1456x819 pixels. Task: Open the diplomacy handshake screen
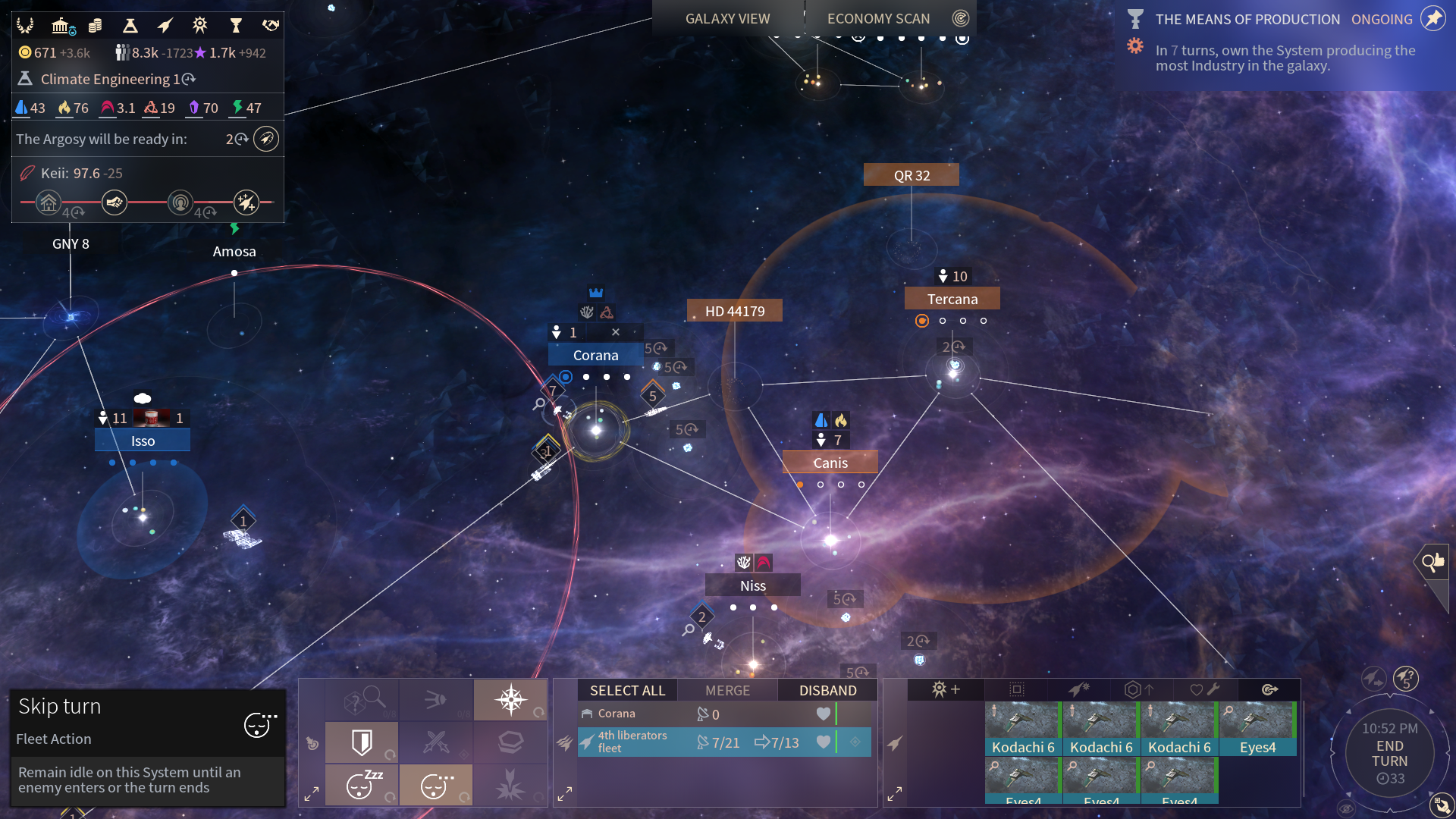(x=271, y=26)
